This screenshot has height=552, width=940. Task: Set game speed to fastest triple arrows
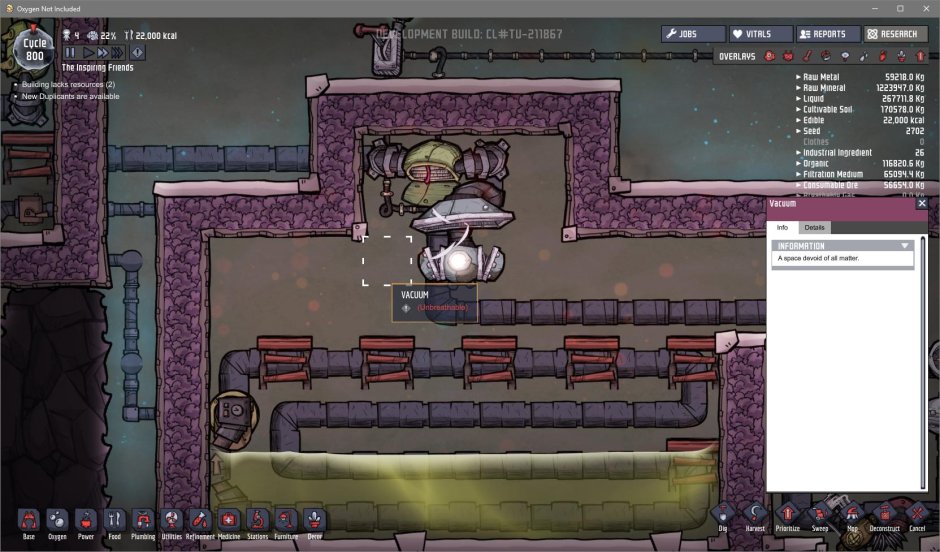118,52
